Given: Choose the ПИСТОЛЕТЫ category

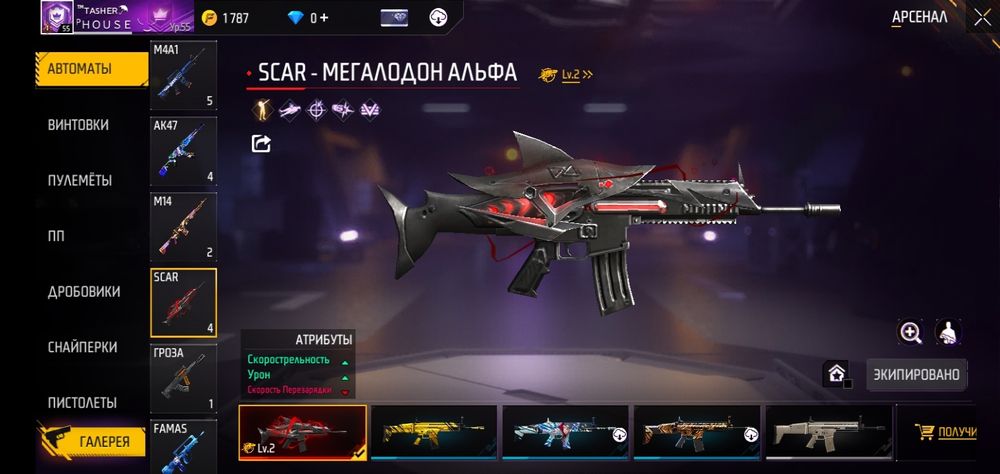Looking at the screenshot, I should (x=82, y=402).
